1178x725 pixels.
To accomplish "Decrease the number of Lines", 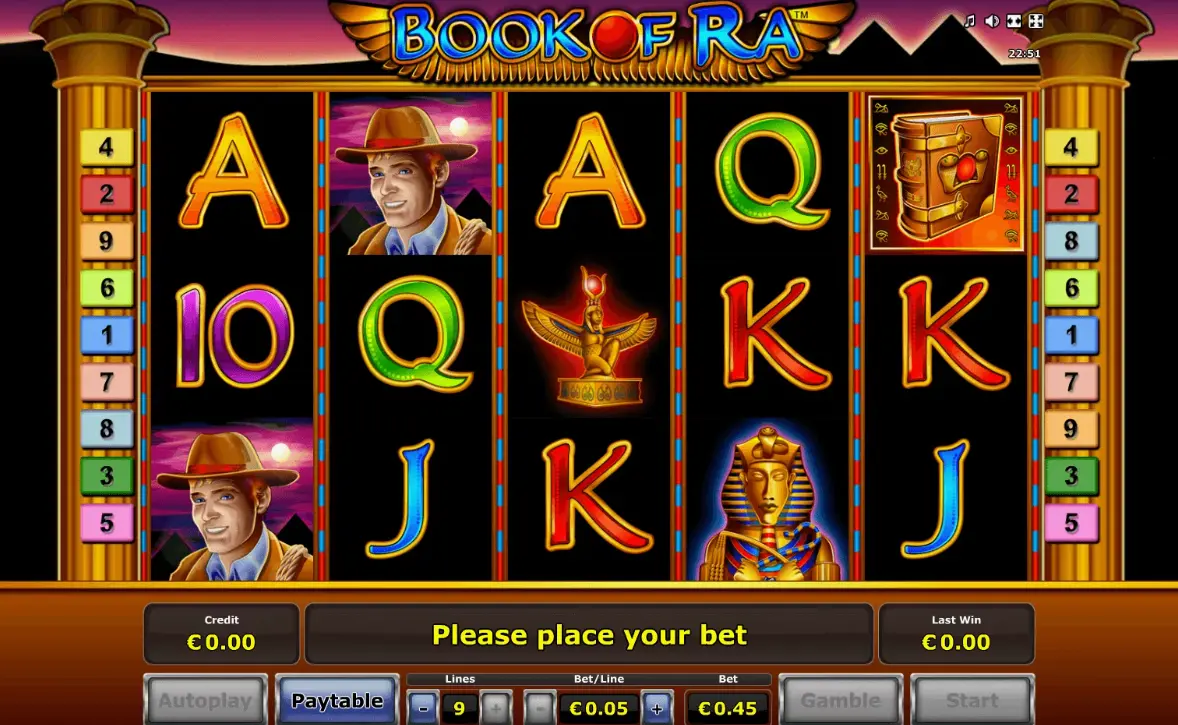I will [423, 708].
